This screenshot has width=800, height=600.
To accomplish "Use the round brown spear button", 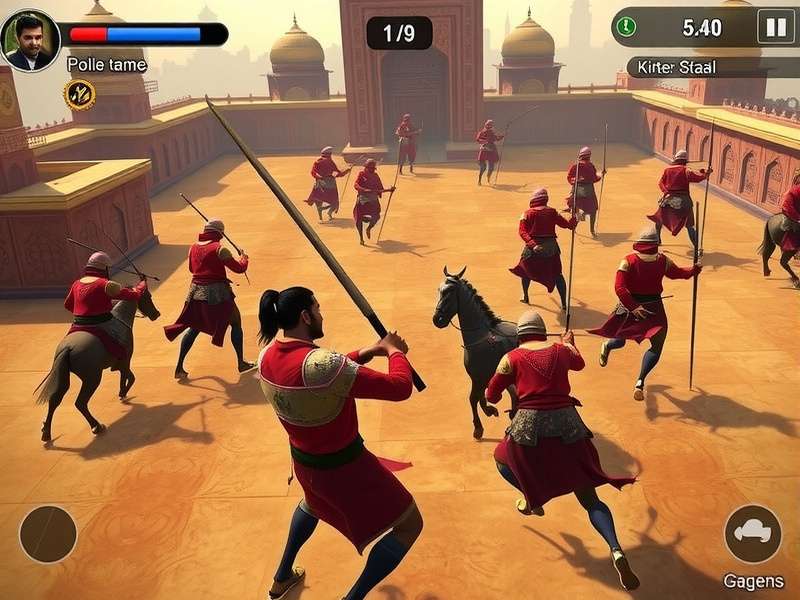I will [48, 534].
